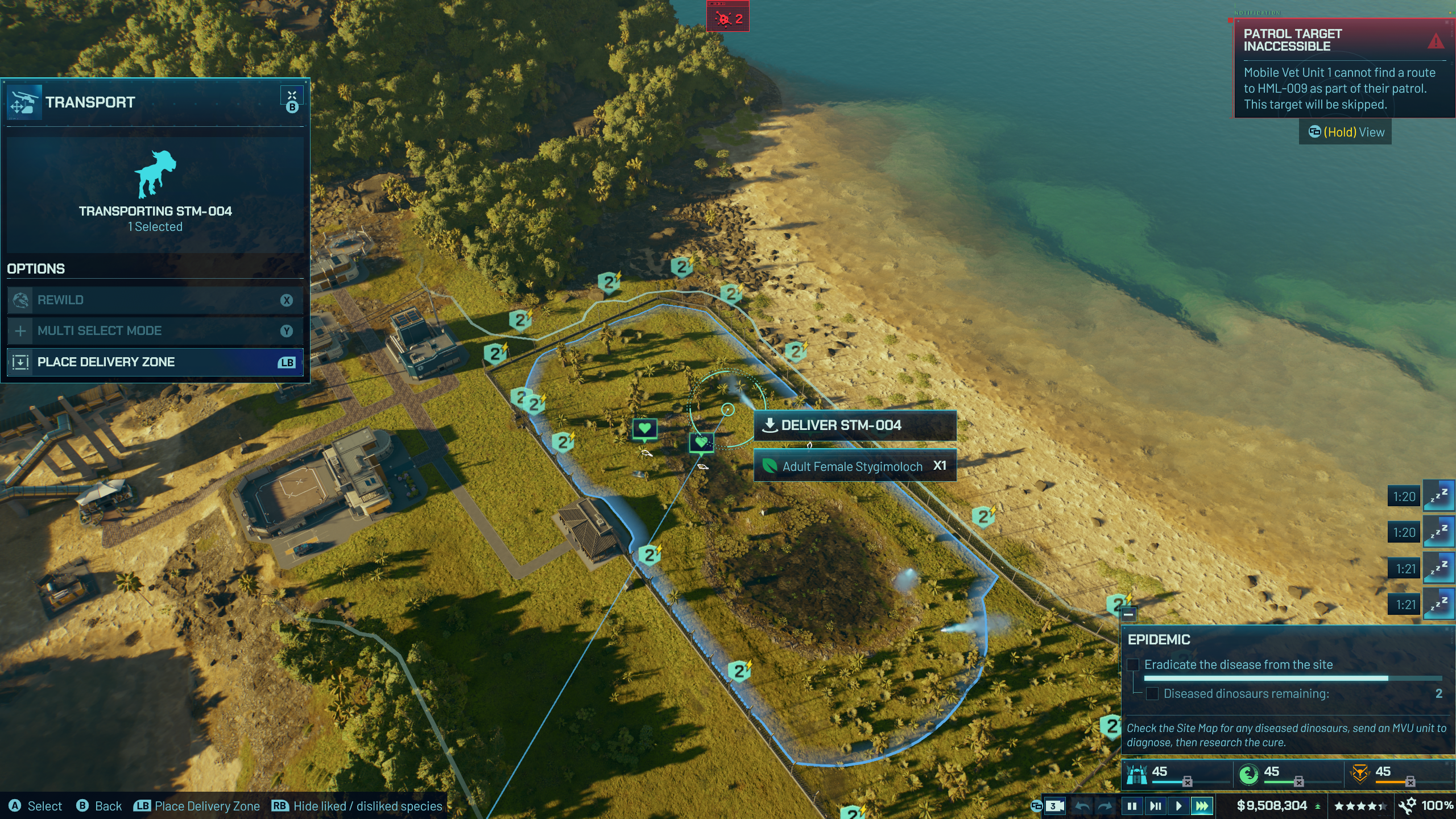Click the orange security rating badge icon
Image resolution: width=1456 pixels, height=819 pixels.
(1360, 773)
